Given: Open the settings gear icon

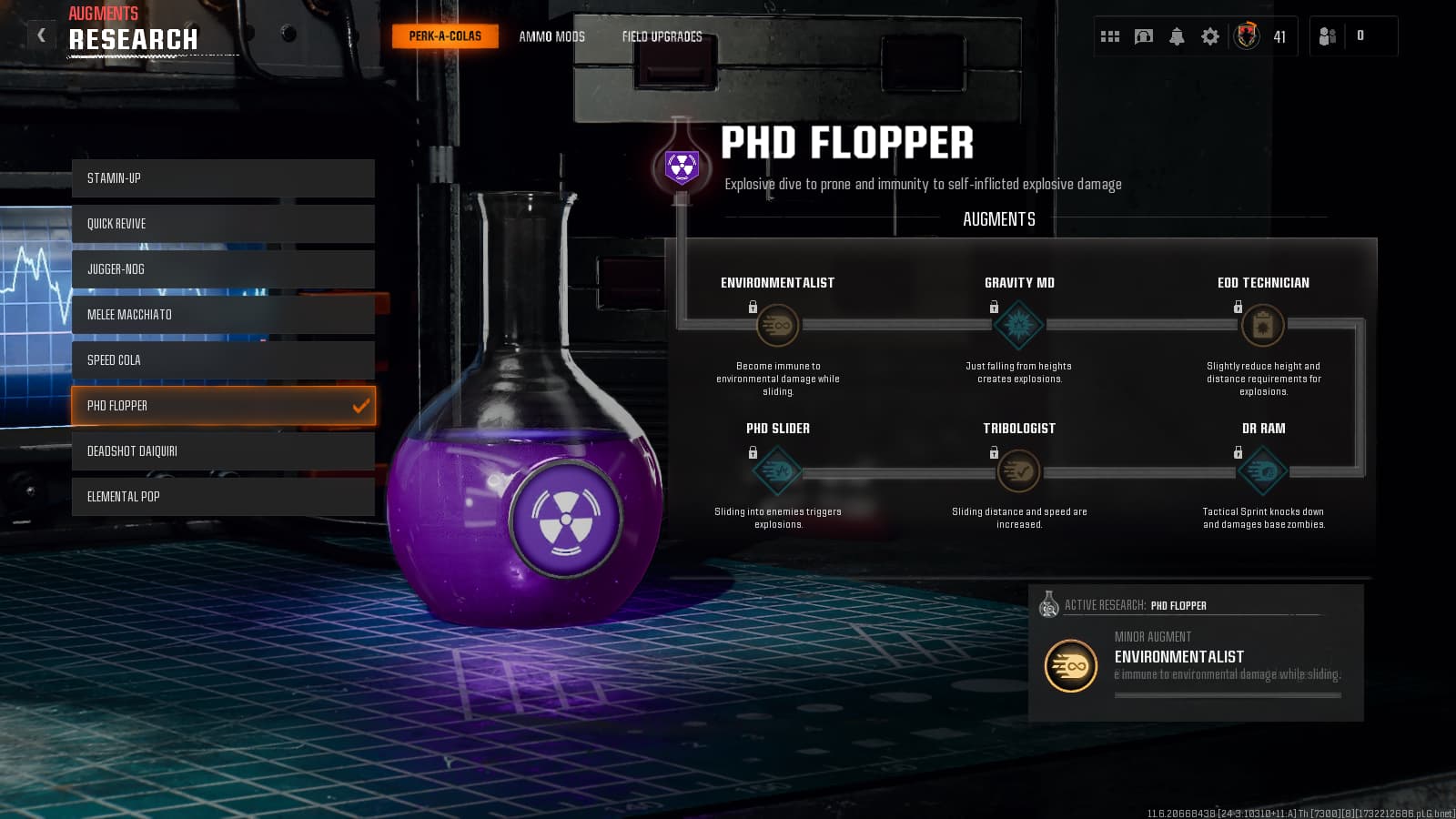Looking at the screenshot, I should pyautogui.click(x=1209, y=36).
